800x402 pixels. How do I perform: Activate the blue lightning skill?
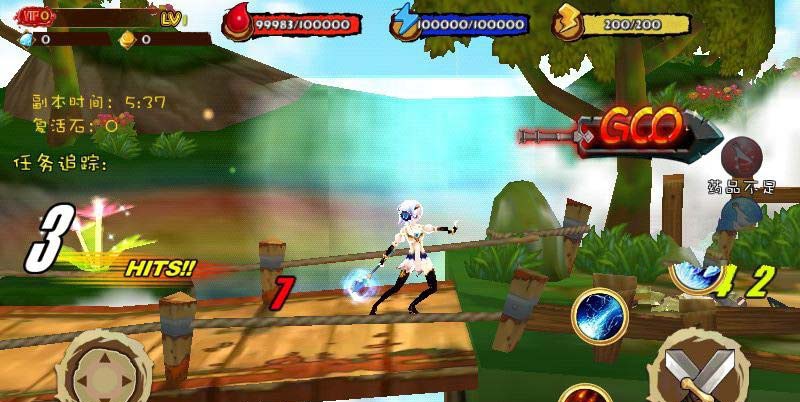click(599, 315)
